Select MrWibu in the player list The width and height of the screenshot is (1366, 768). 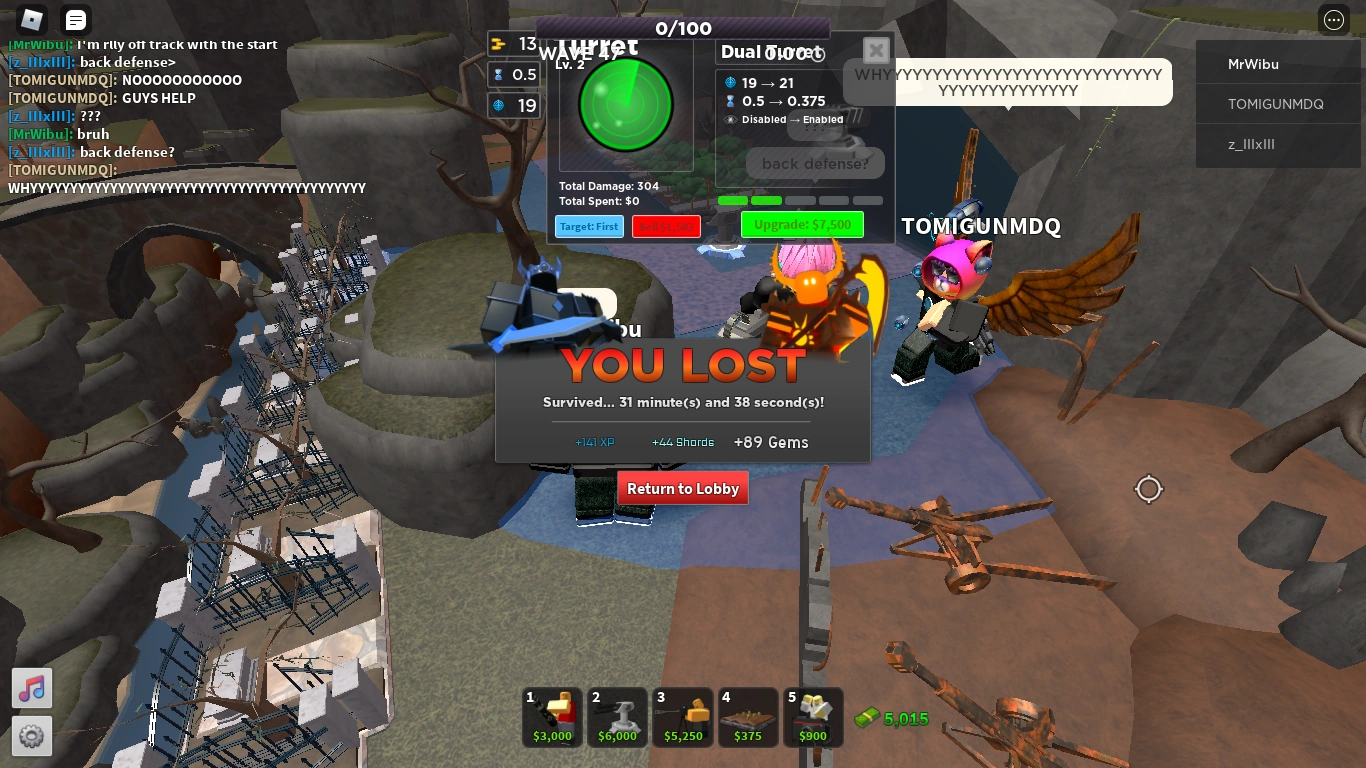coord(1278,64)
